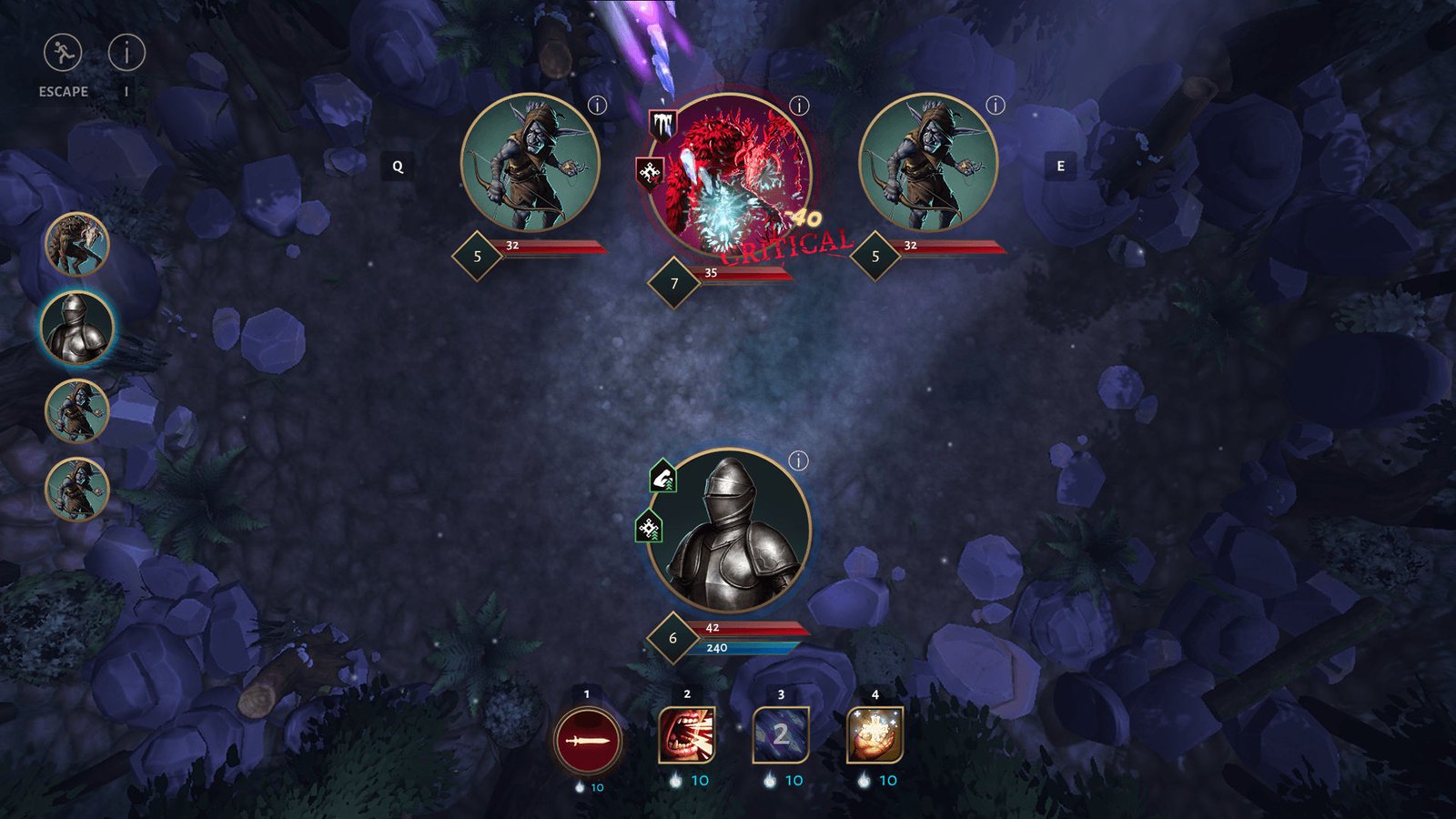Cast the glowing hand holy light ability
The width and height of the screenshot is (1456, 819).
tap(875, 735)
